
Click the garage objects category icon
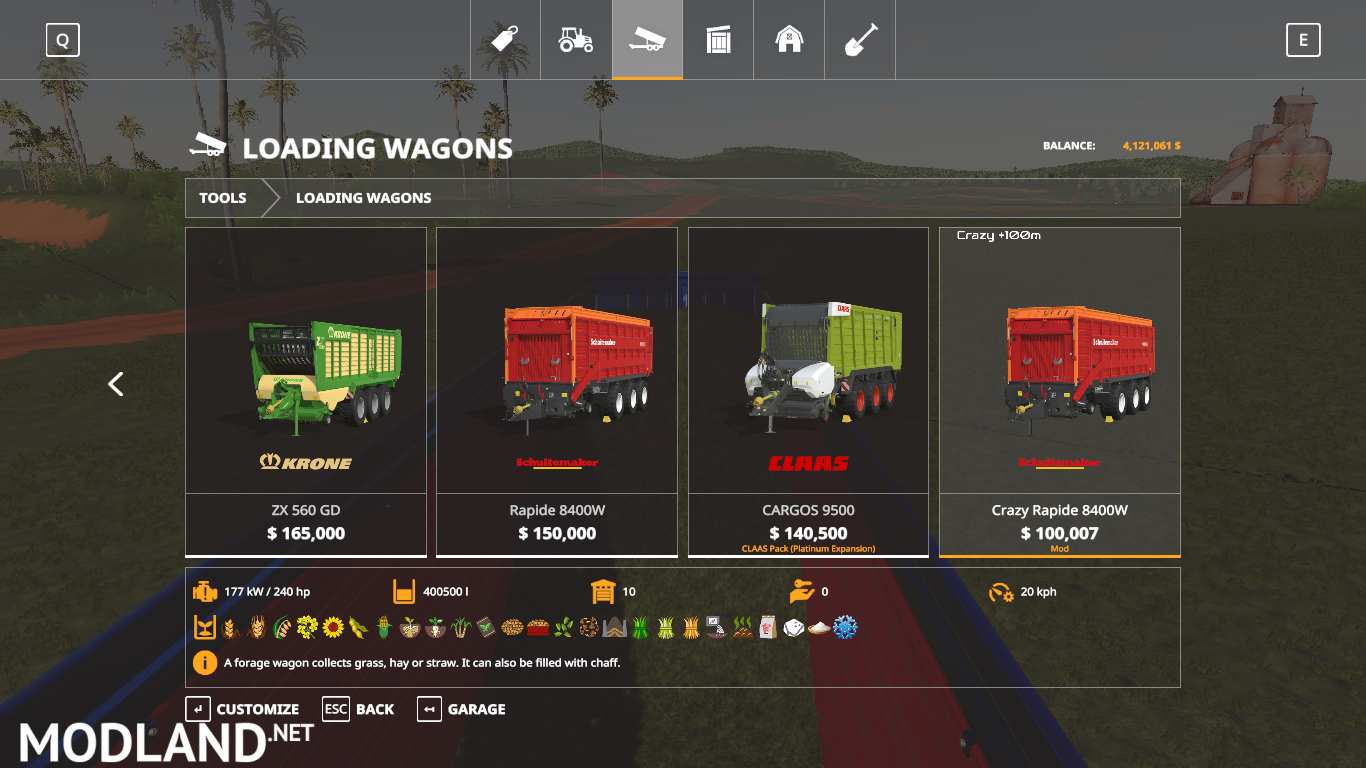(718, 39)
